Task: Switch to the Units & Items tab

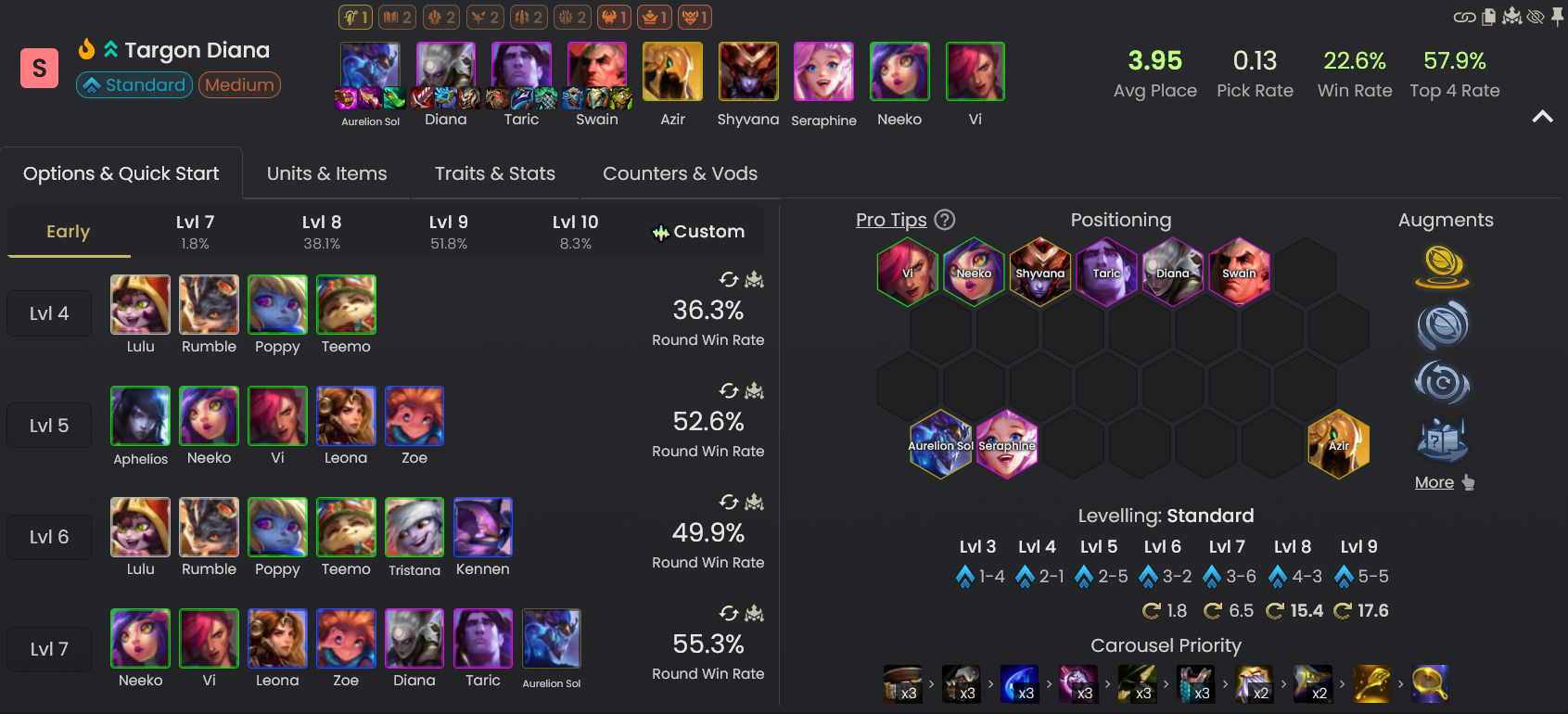Action: coord(326,172)
